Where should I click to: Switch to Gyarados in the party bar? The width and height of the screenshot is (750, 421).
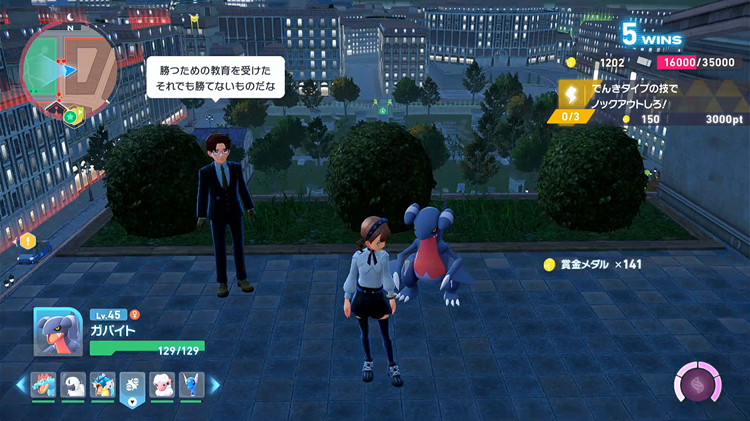click(x=101, y=384)
